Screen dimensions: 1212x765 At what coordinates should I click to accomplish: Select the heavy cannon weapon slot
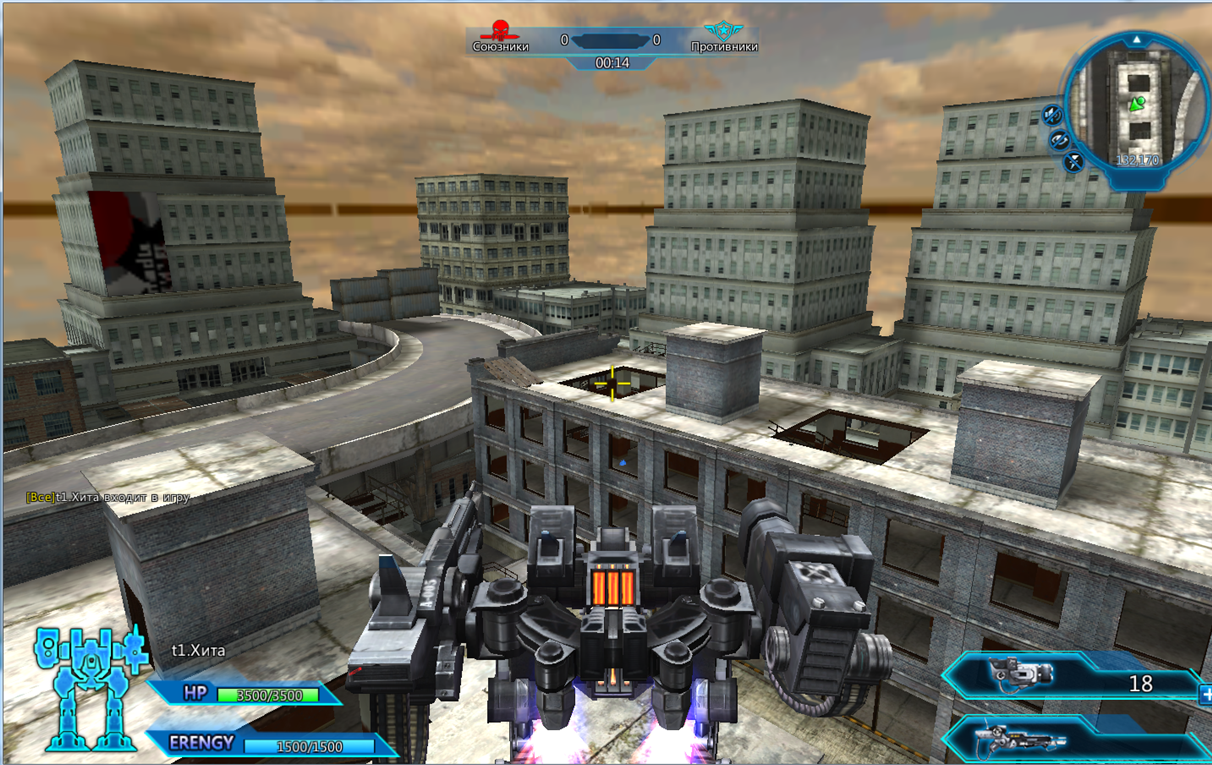click(1020, 673)
